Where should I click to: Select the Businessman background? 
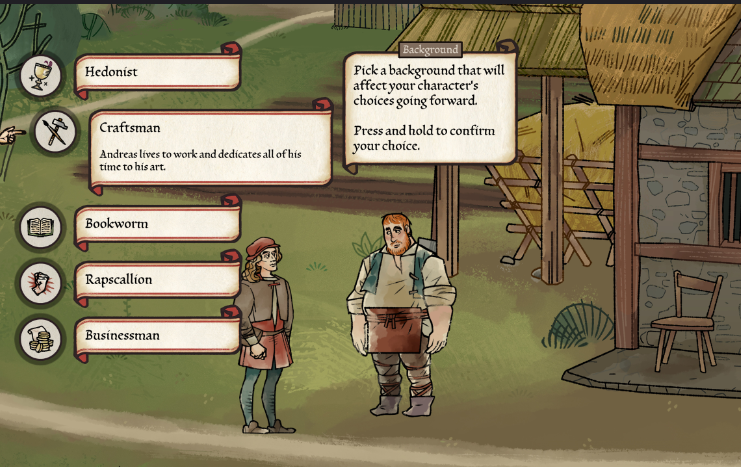pos(157,336)
